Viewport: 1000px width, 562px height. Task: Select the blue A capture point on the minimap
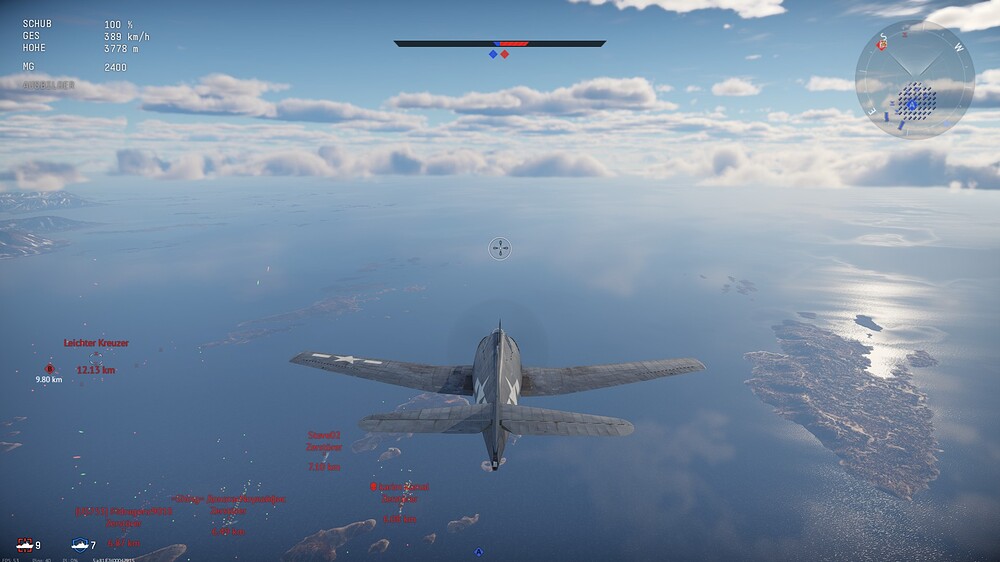pyautogui.click(x=911, y=103)
